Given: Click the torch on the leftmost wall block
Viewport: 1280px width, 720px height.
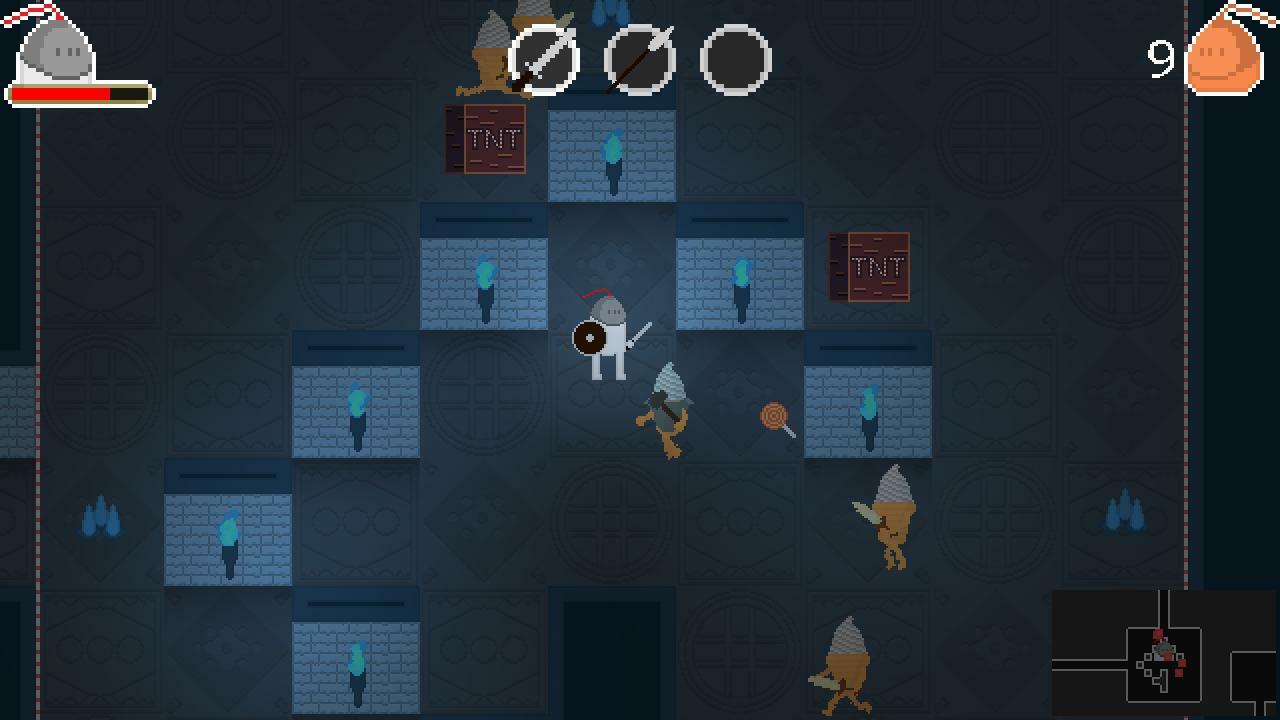Looking at the screenshot, I should pyautogui.click(x=228, y=540).
